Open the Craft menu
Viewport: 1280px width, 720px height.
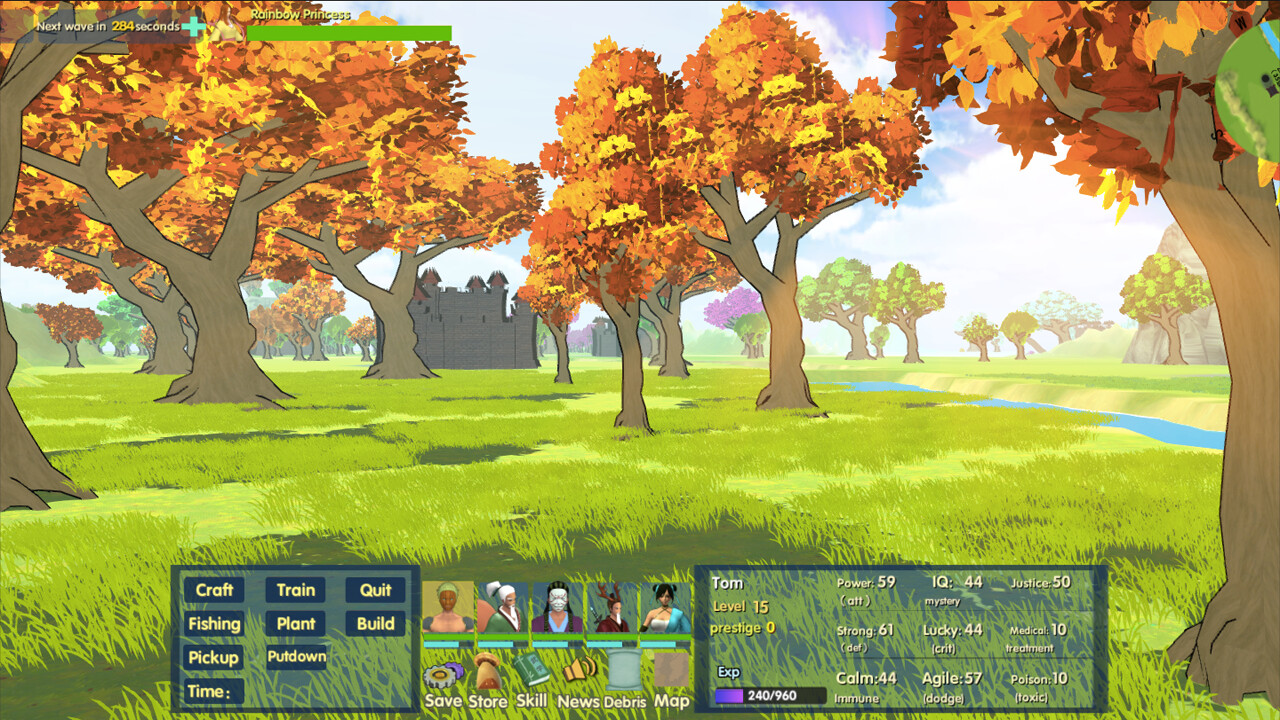pyautogui.click(x=214, y=589)
